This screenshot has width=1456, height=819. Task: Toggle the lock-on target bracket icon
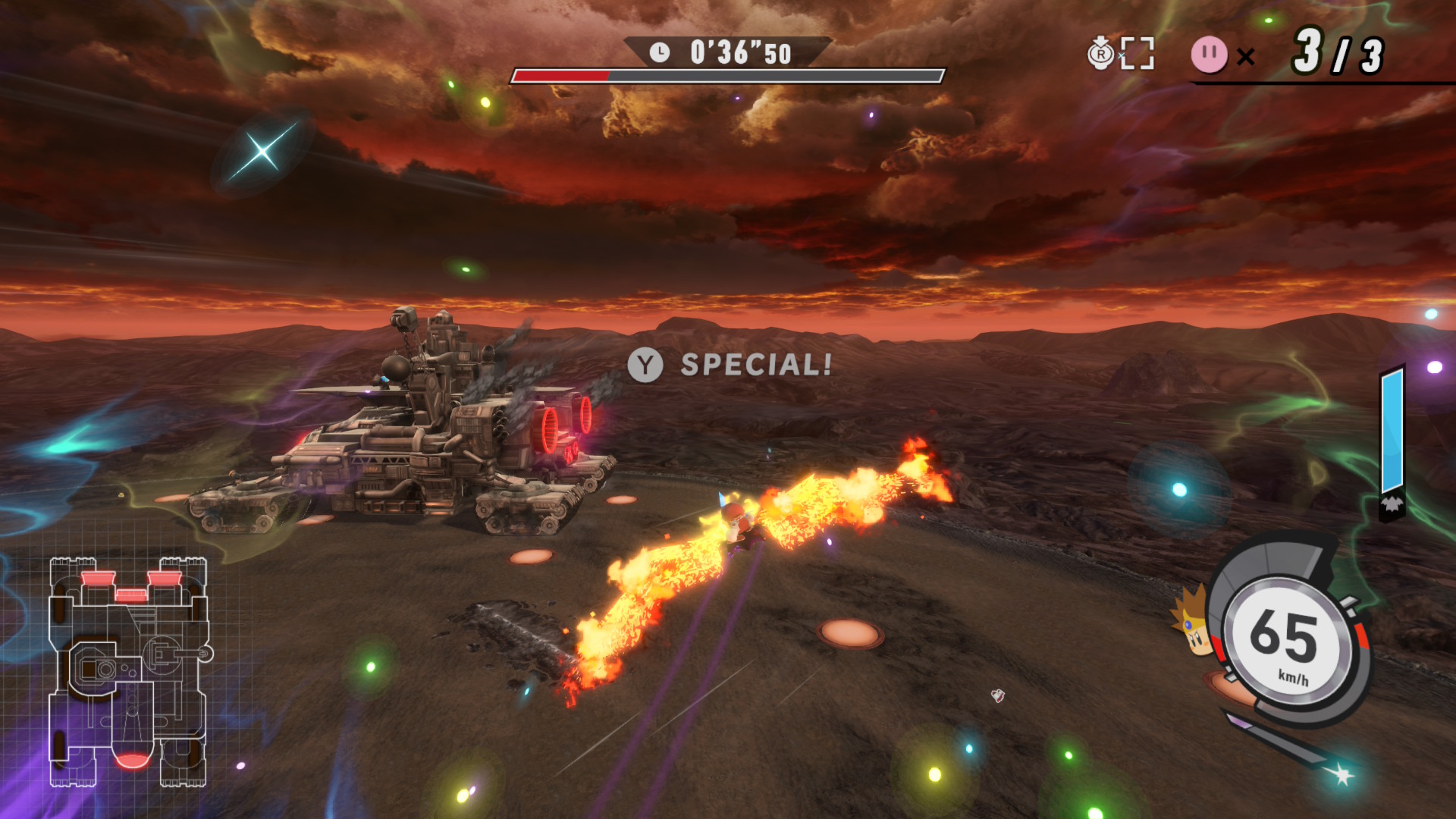[1137, 54]
